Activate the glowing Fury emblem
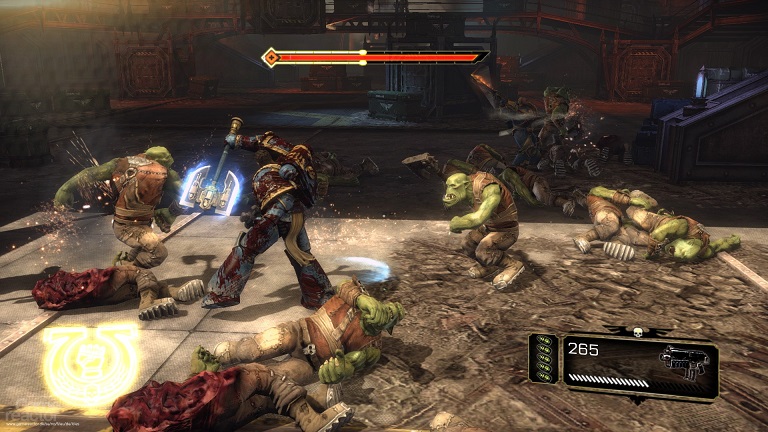This screenshot has height=432, width=768. (x=91, y=365)
